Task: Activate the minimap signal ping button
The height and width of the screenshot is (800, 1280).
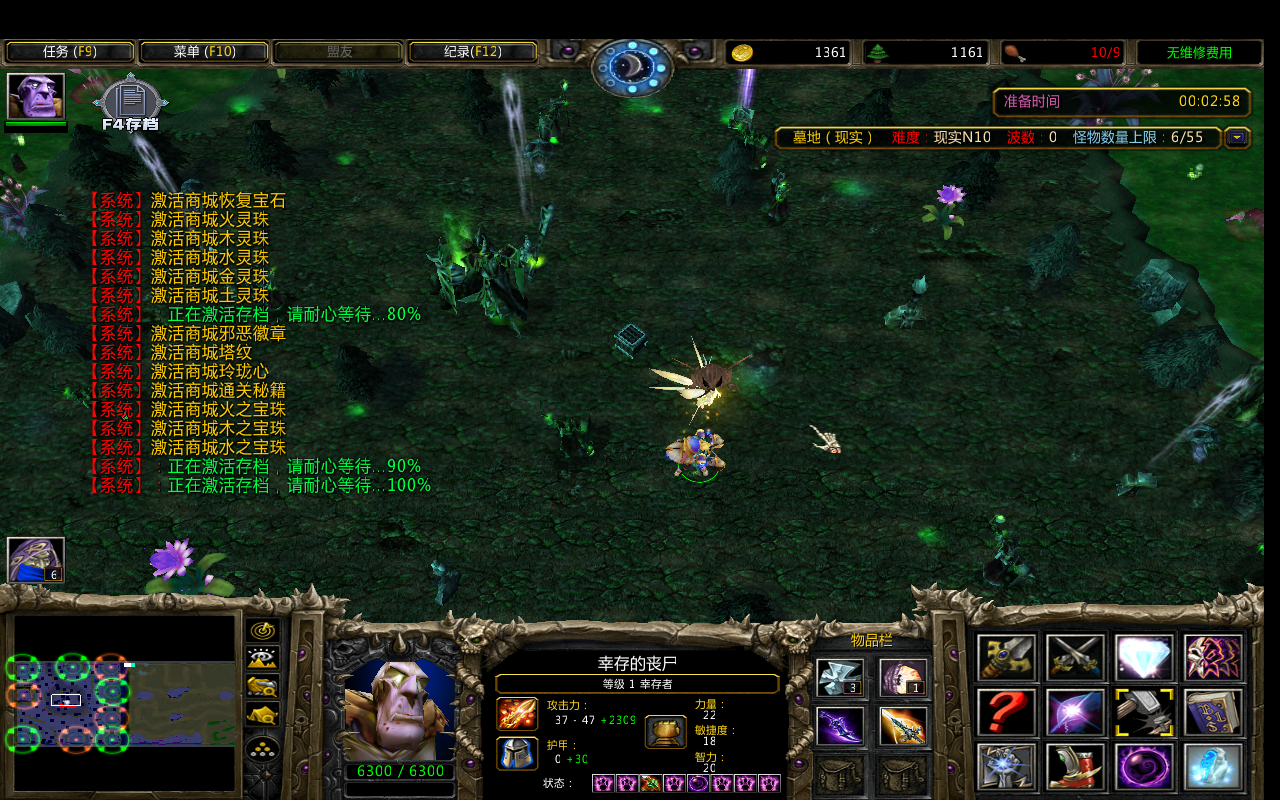Action: tap(262, 630)
